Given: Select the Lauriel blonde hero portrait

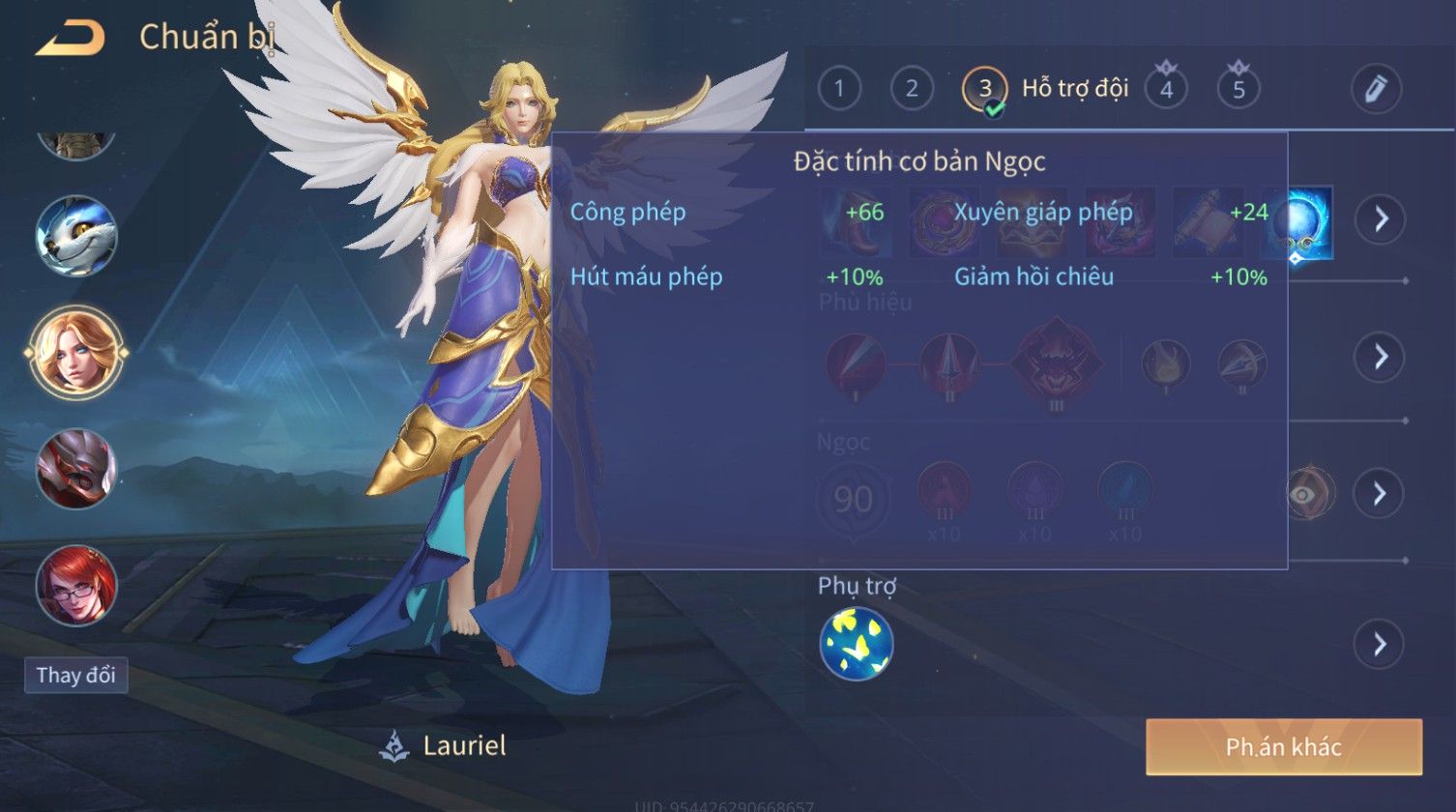Looking at the screenshot, I should 76,352.
